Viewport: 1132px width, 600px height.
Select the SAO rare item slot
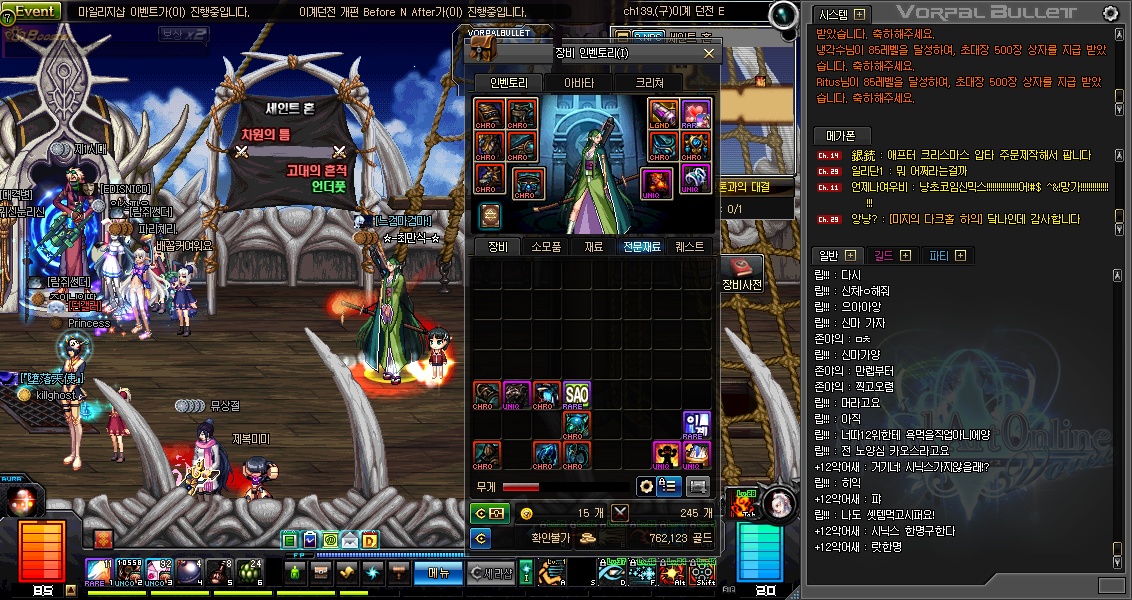click(x=576, y=396)
